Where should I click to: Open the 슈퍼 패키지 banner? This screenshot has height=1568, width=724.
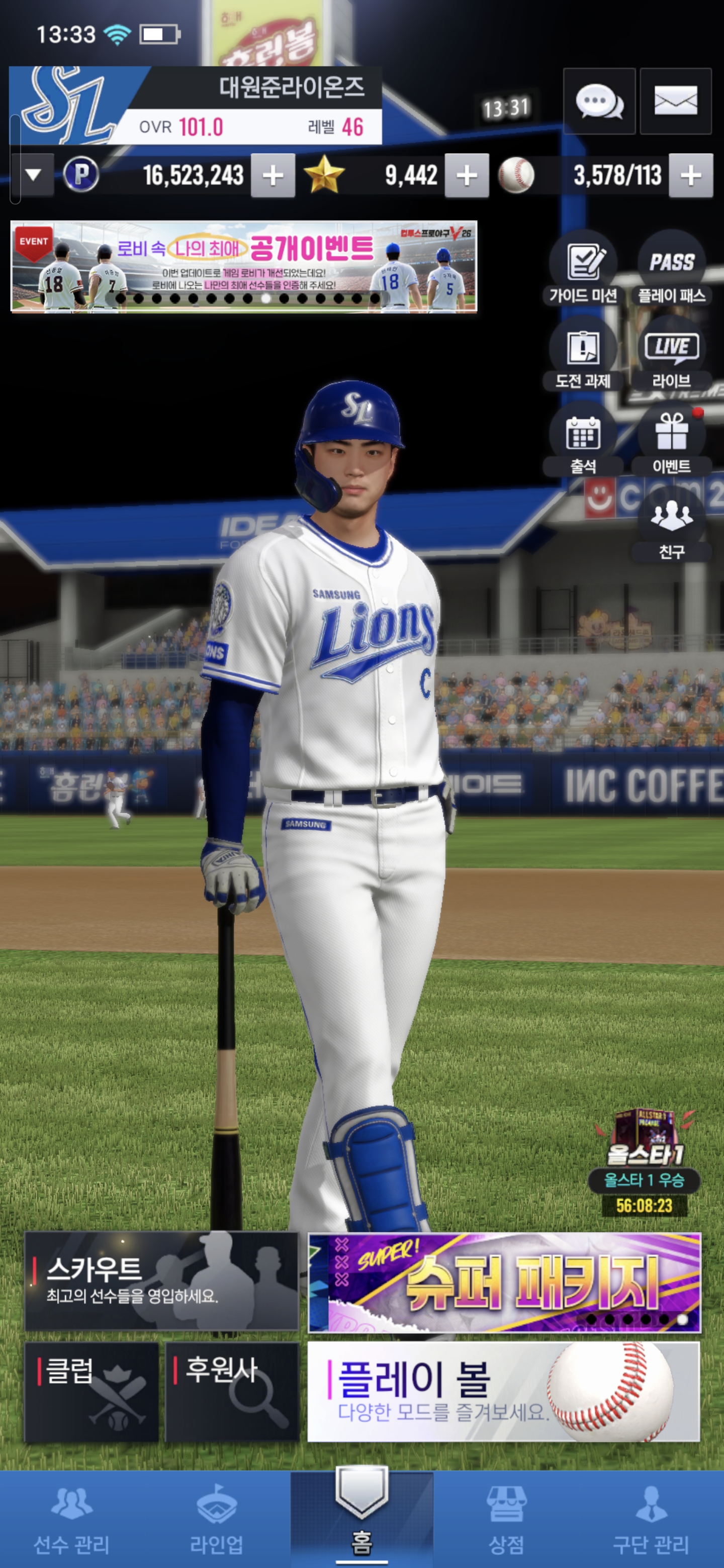click(x=504, y=1282)
